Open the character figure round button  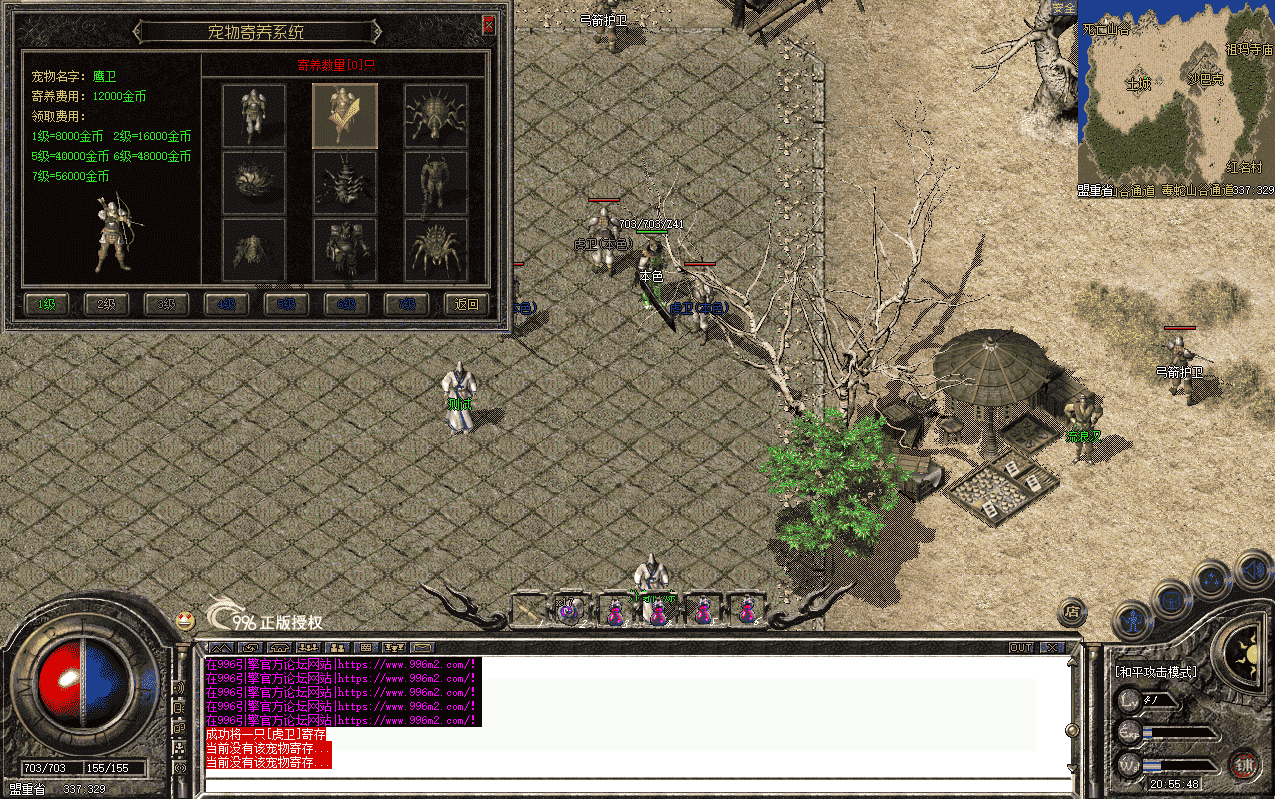click(1132, 623)
